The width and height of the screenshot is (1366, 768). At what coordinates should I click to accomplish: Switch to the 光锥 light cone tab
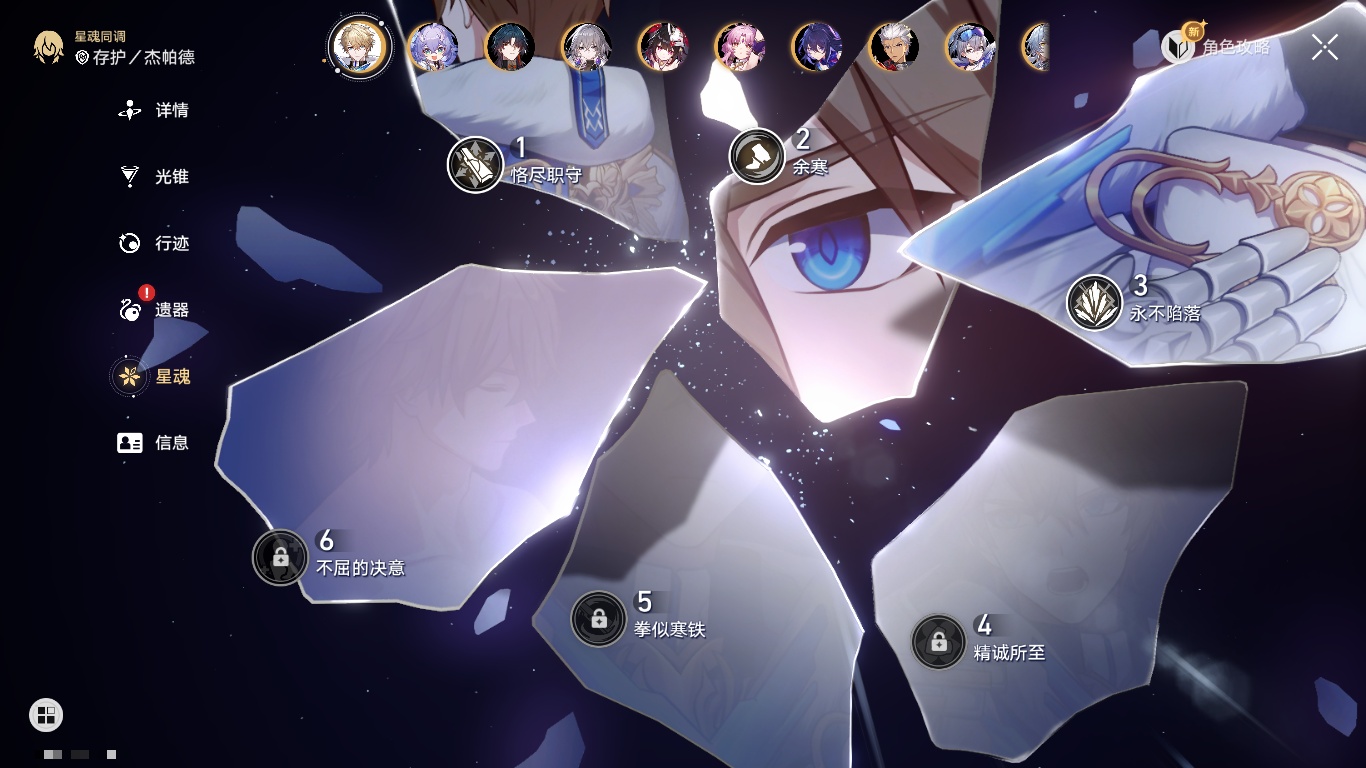(x=155, y=177)
